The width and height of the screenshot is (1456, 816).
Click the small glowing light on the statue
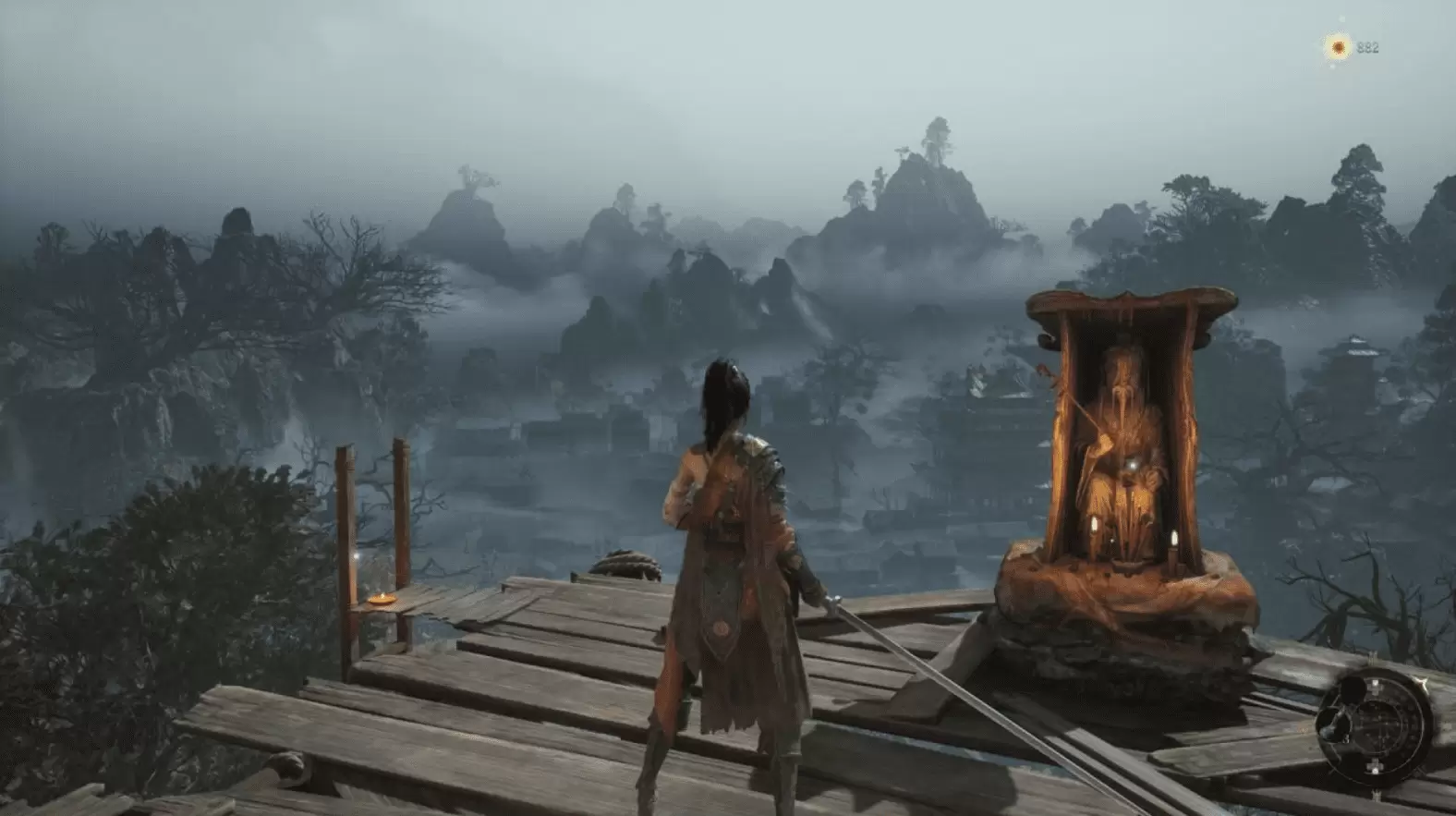(1132, 462)
